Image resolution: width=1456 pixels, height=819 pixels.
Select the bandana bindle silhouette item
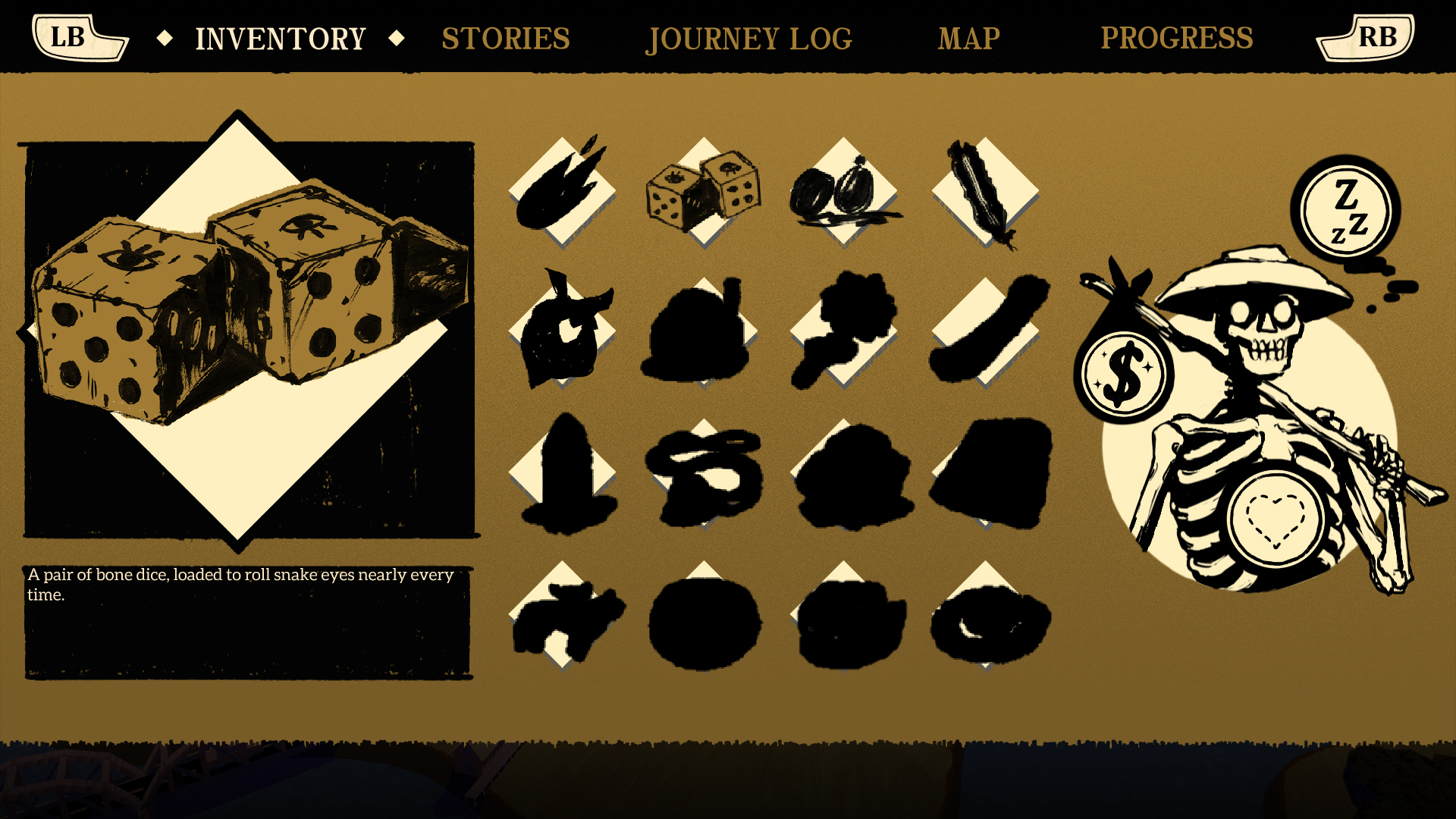[565, 334]
